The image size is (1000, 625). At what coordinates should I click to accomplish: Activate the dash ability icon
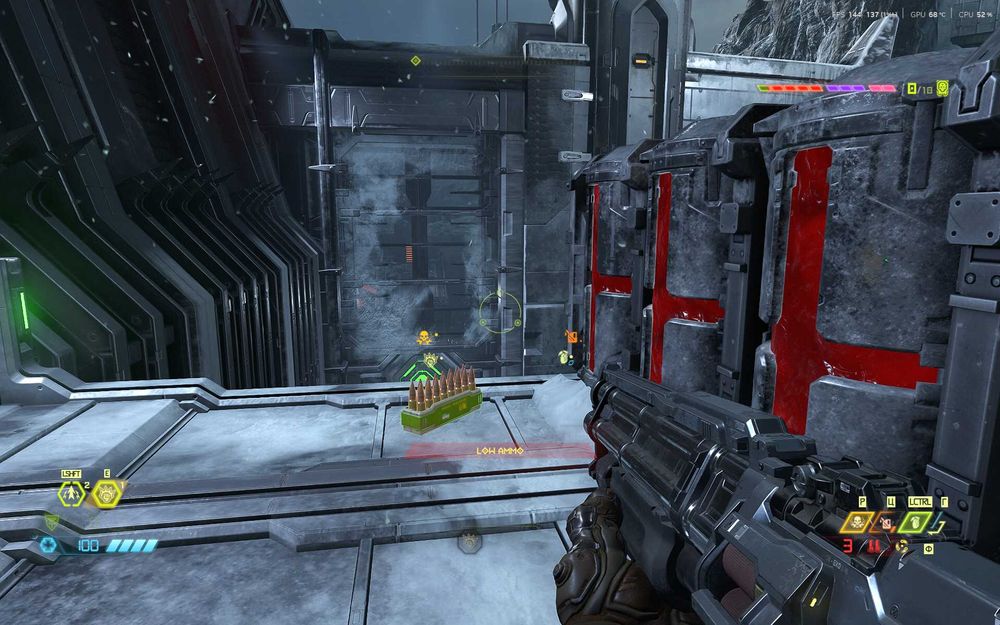pos(71,493)
